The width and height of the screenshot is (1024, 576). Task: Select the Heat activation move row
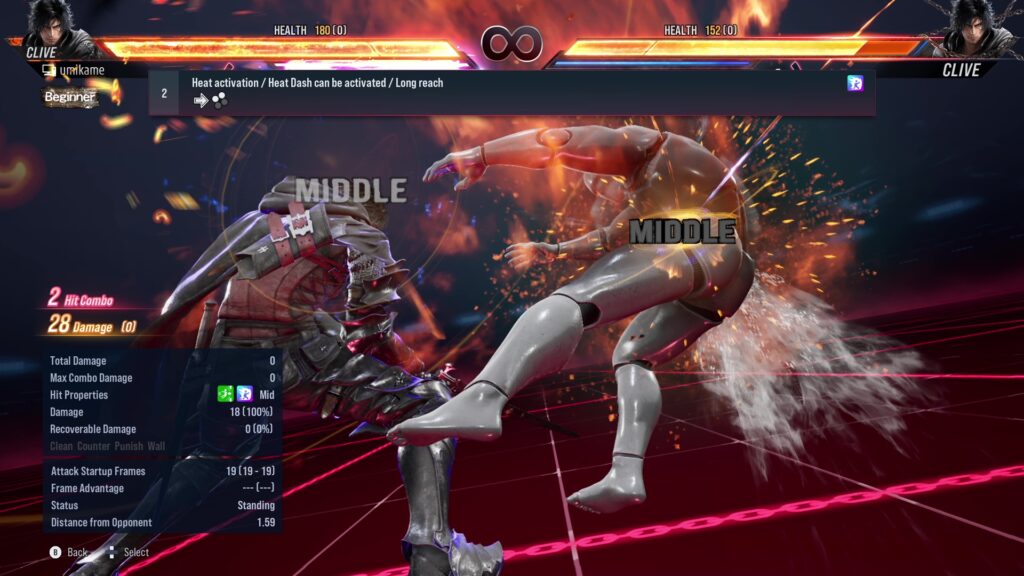tap(510, 92)
